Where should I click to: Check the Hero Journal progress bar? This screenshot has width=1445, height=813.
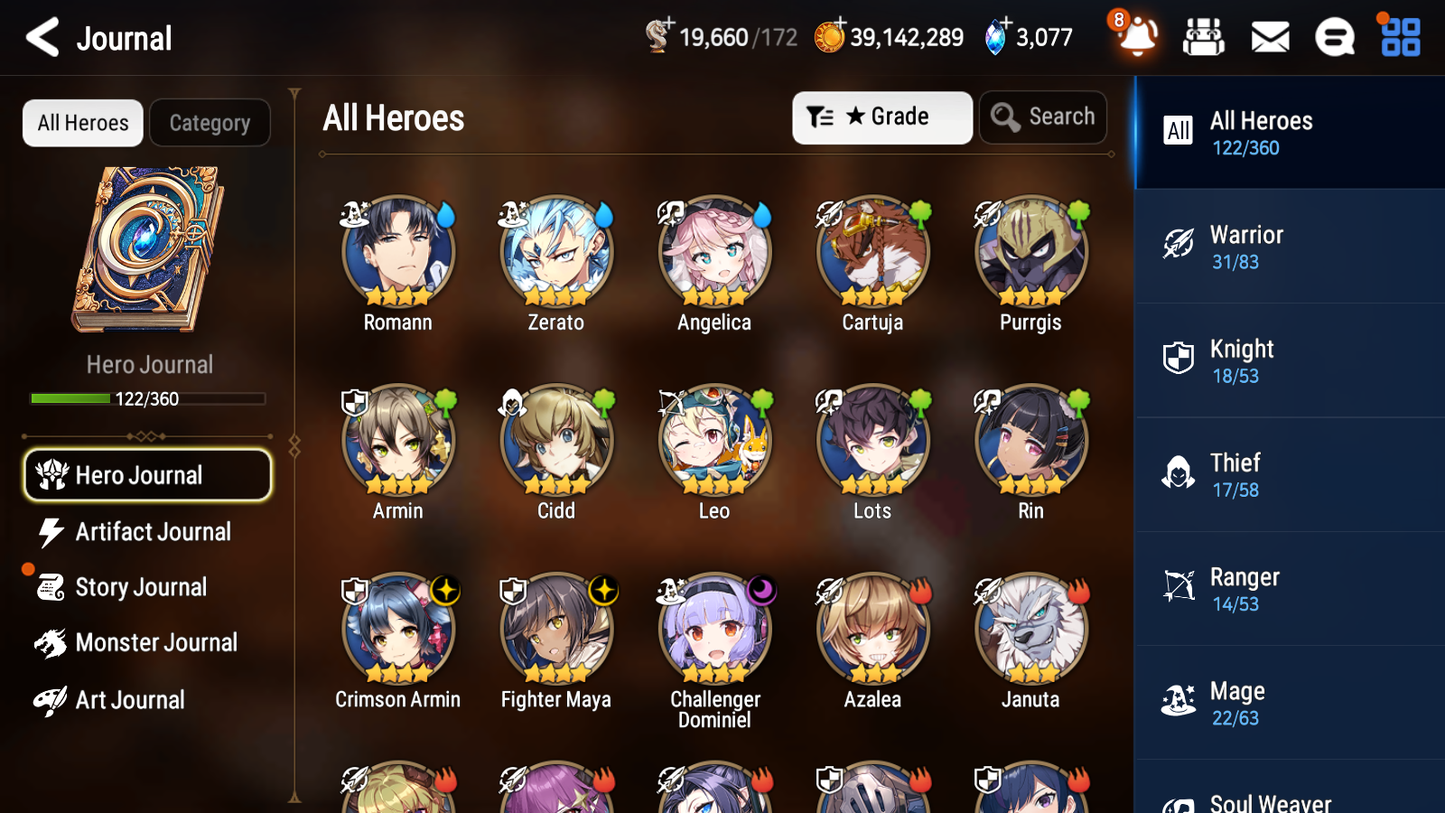point(149,398)
